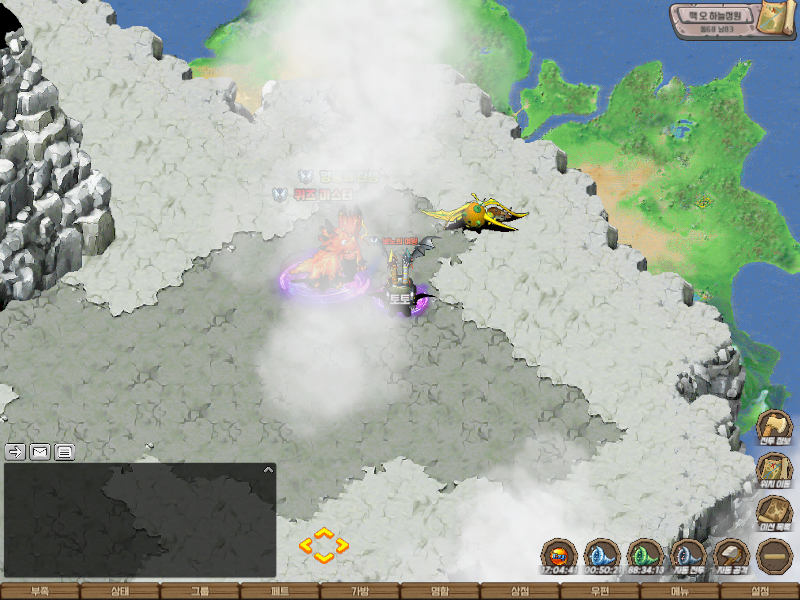
Task: Expand the chat box with the up chevron
Action: tap(267, 469)
